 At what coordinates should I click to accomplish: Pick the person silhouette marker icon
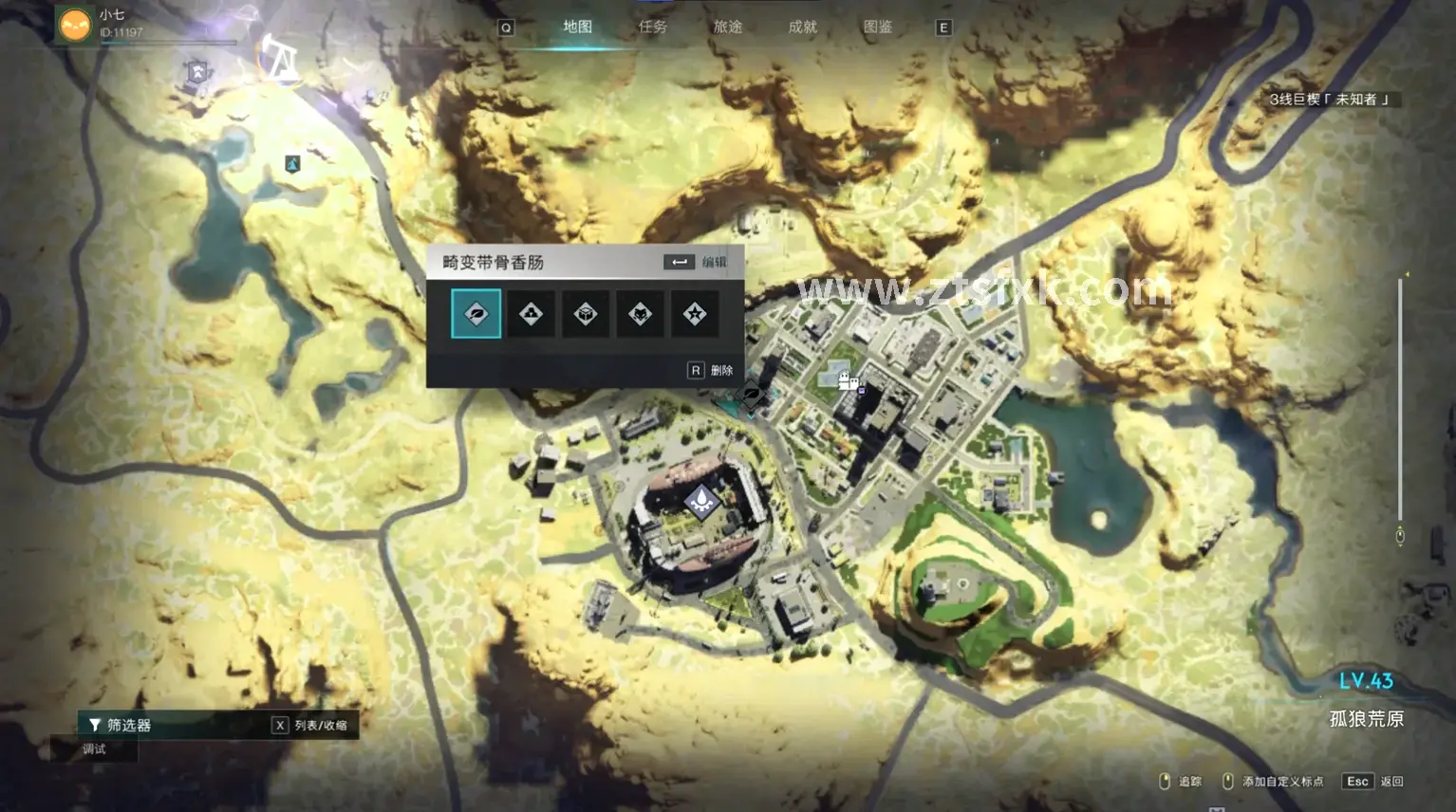coord(532,314)
